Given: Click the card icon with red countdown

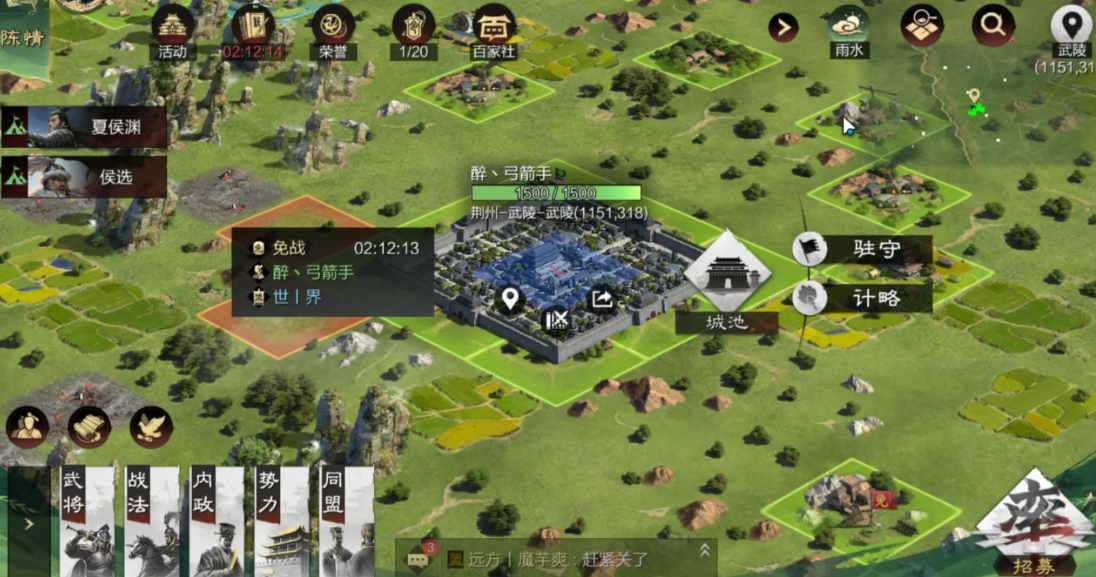Looking at the screenshot, I should pos(253,28).
